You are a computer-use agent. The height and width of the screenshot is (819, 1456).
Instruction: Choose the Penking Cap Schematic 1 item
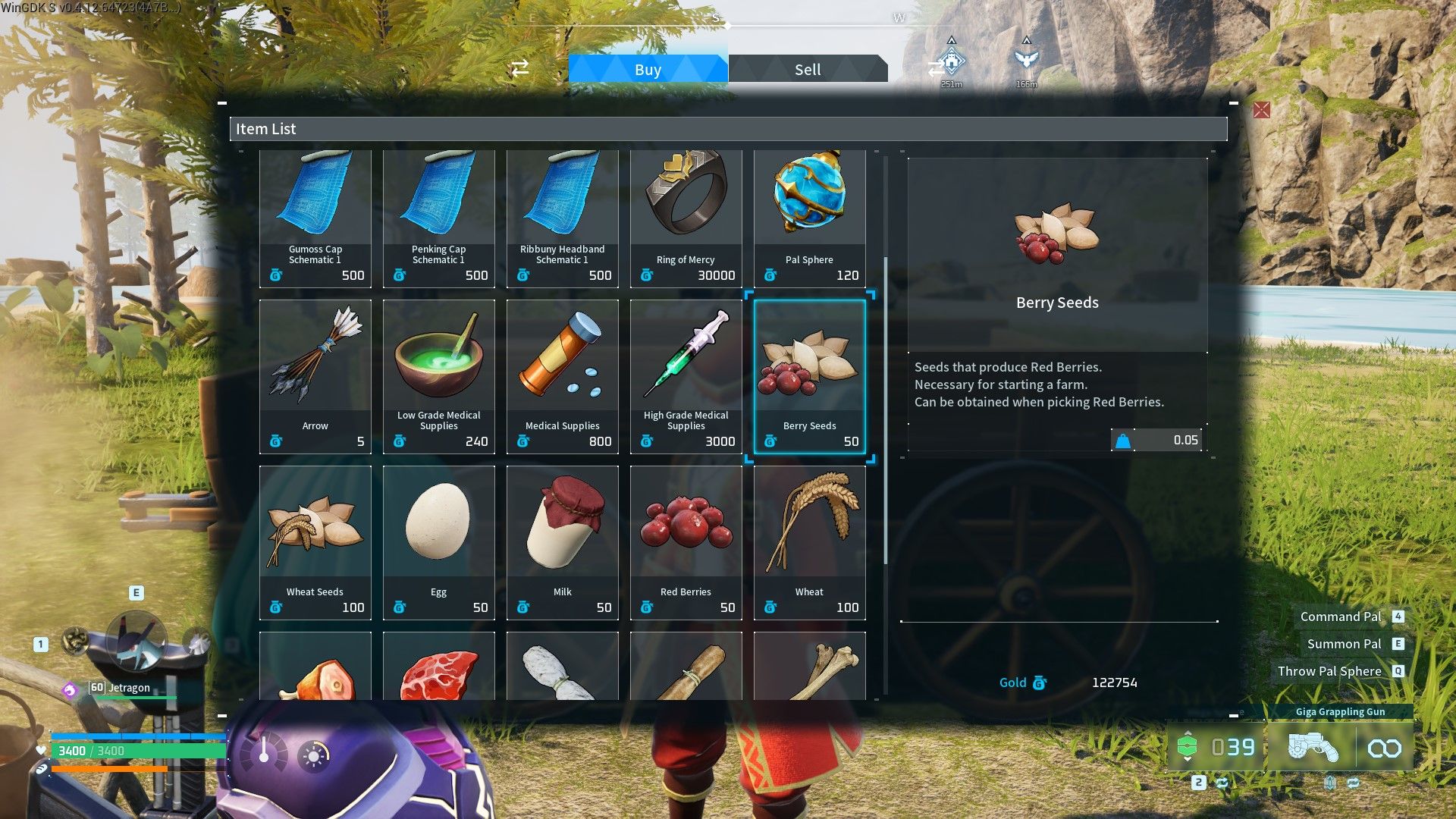439,218
